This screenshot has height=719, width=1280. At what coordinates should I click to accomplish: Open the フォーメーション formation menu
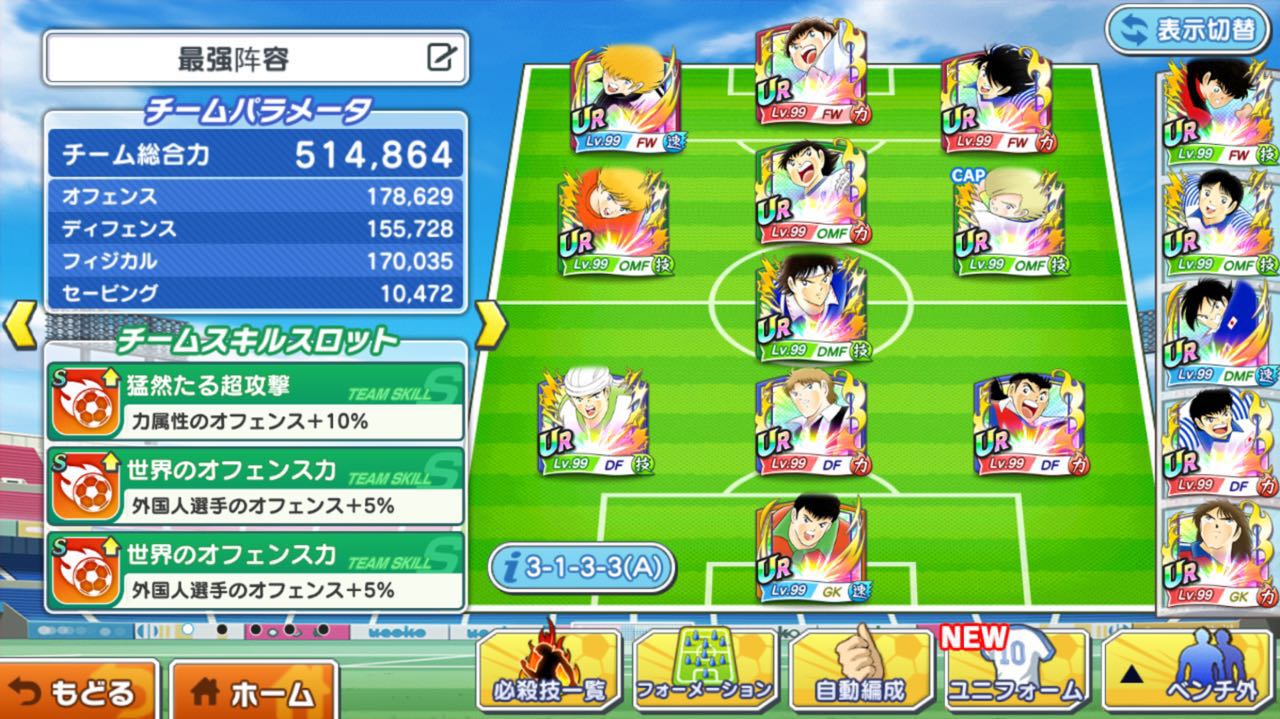[705, 672]
